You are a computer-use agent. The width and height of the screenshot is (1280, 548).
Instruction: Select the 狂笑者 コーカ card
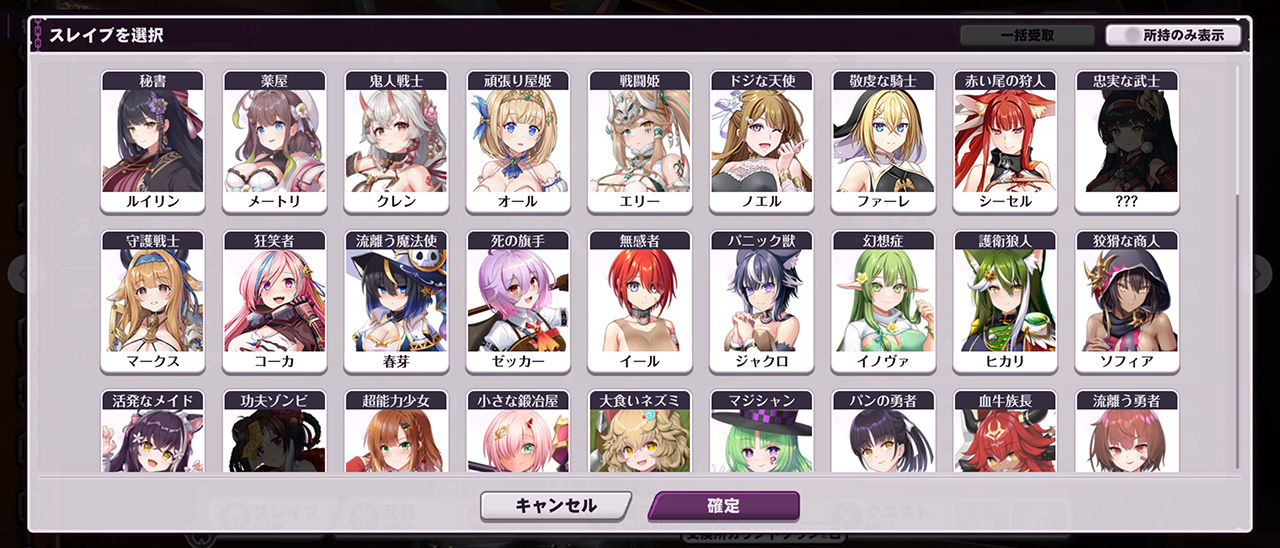pyautogui.click(x=275, y=301)
